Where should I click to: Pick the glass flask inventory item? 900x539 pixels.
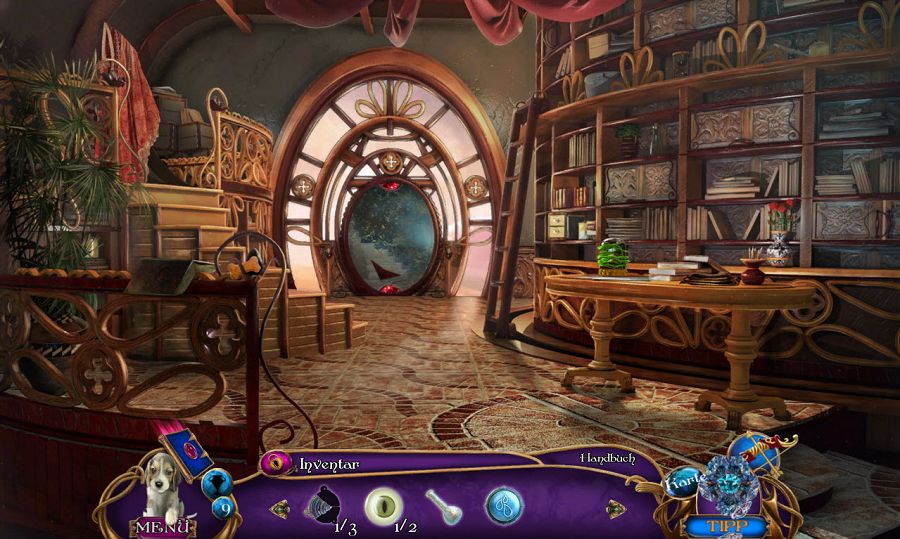442,506
